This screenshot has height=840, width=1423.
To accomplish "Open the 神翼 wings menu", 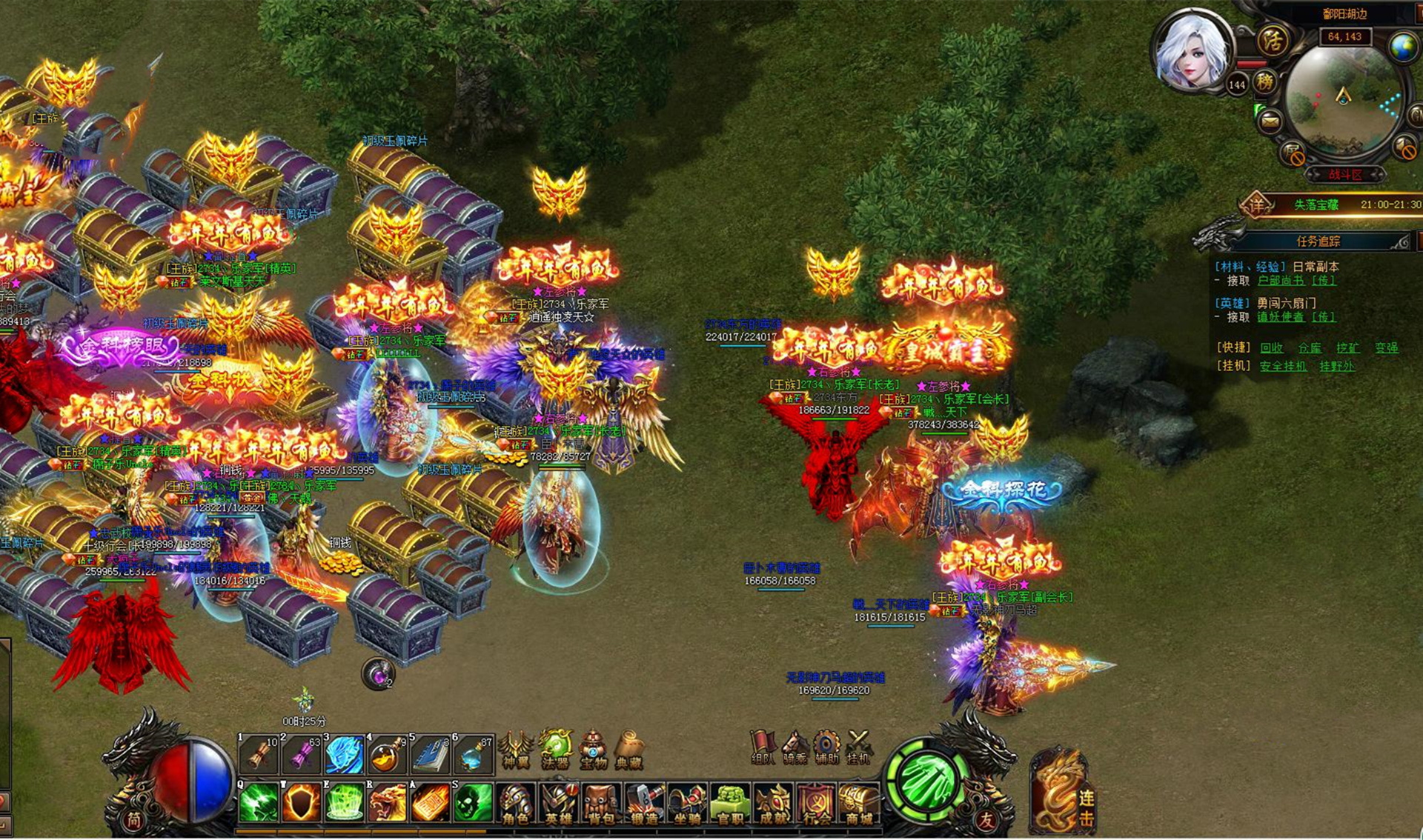I will 516,750.
